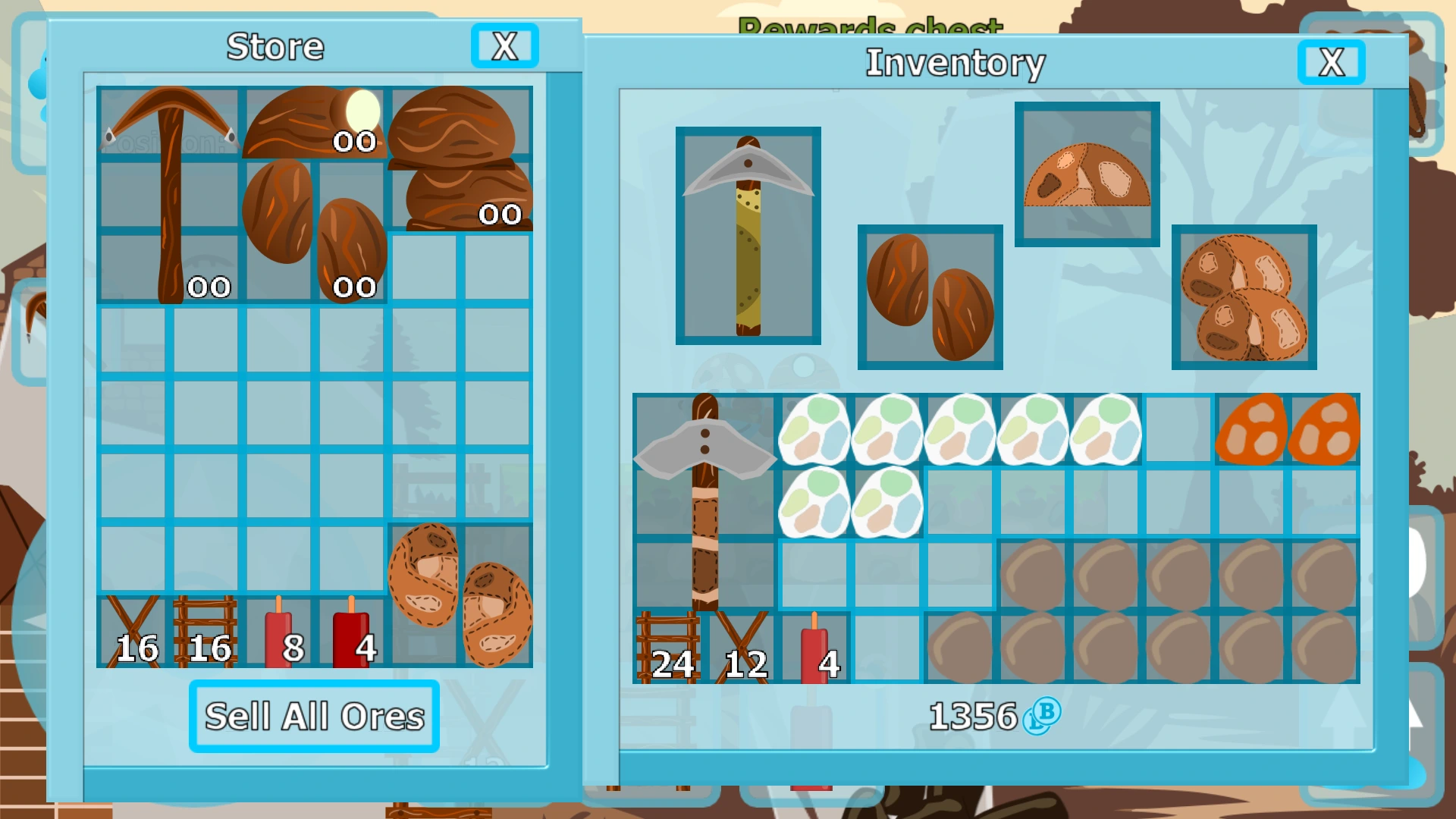Open the pickaxe slot in the Inventory
1456x819 pixels.
pyautogui.click(x=747, y=235)
